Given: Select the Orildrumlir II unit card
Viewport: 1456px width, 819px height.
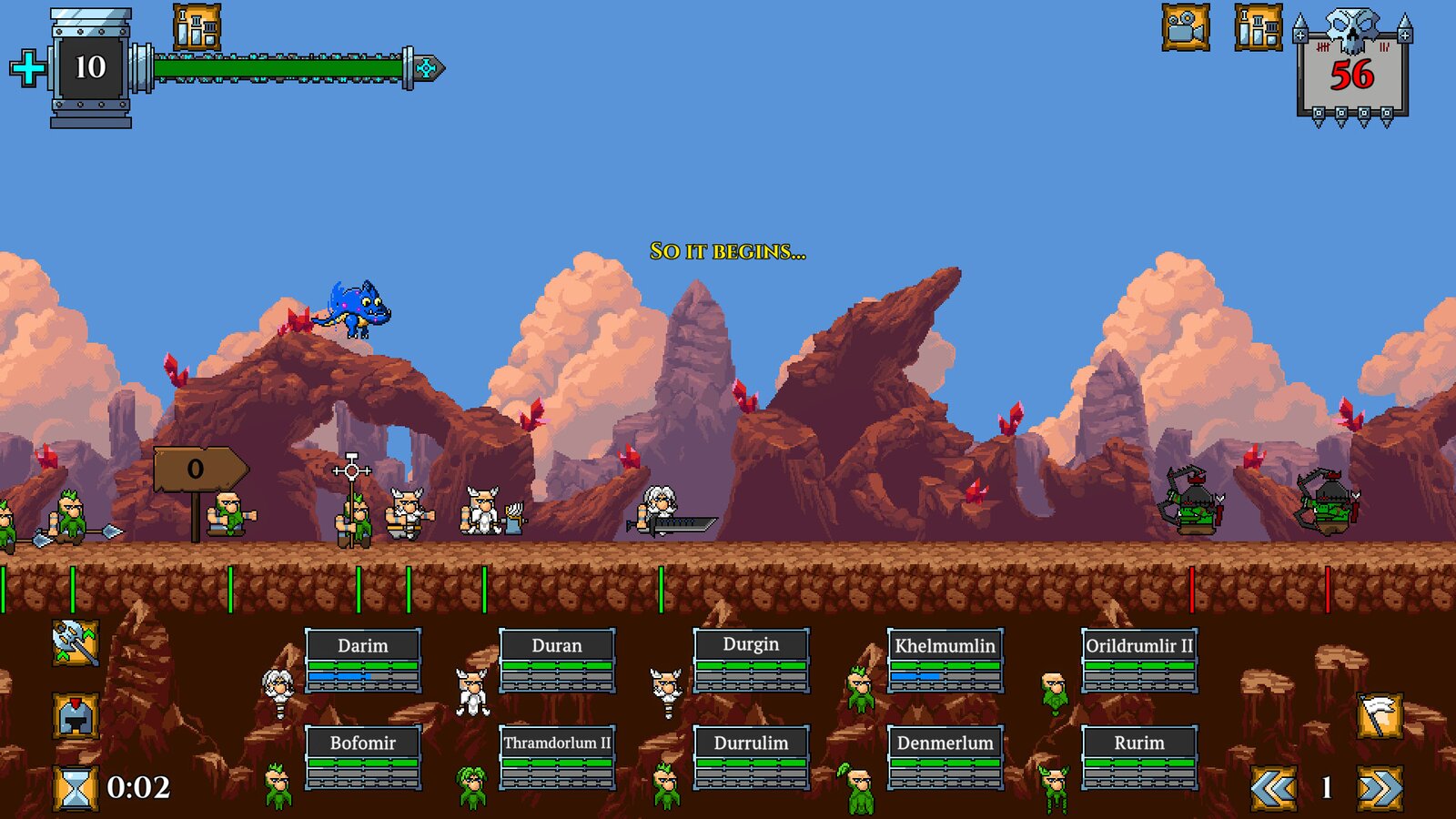Looking at the screenshot, I should tap(1138, 660).
